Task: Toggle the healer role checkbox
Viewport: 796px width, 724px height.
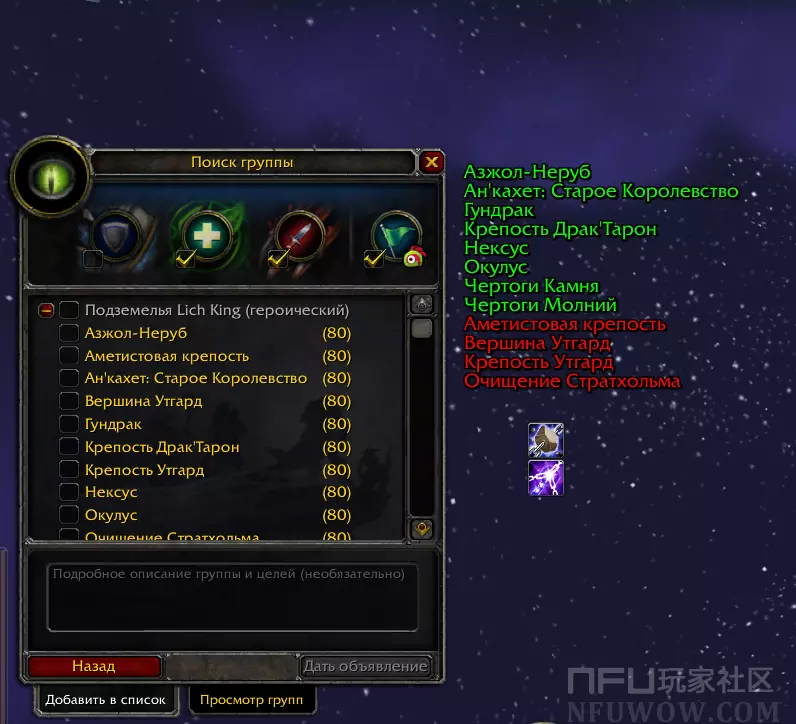Action: pos(185,259)
